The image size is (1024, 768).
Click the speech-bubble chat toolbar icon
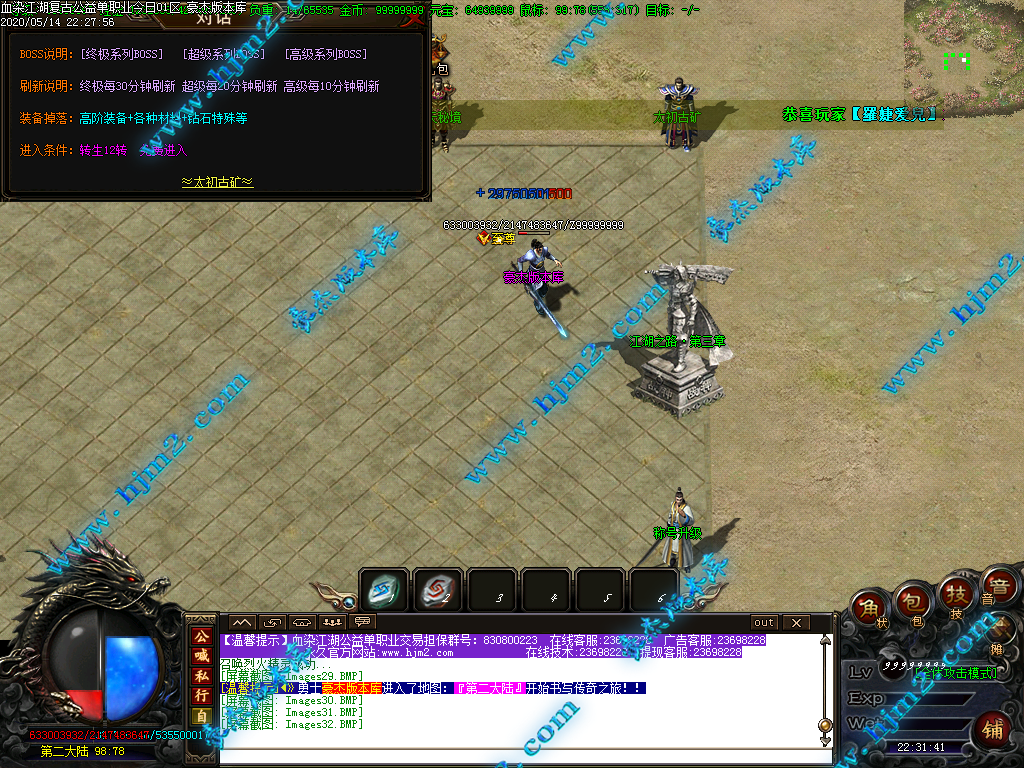click(x=362, y=622)
